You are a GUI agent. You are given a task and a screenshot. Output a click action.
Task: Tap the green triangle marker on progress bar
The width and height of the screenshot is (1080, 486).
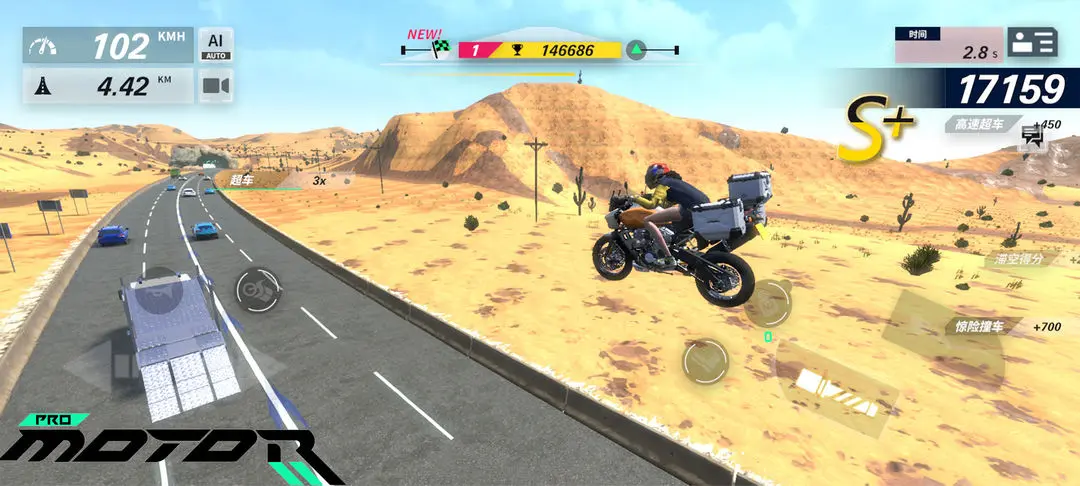[x=636, y=49]
